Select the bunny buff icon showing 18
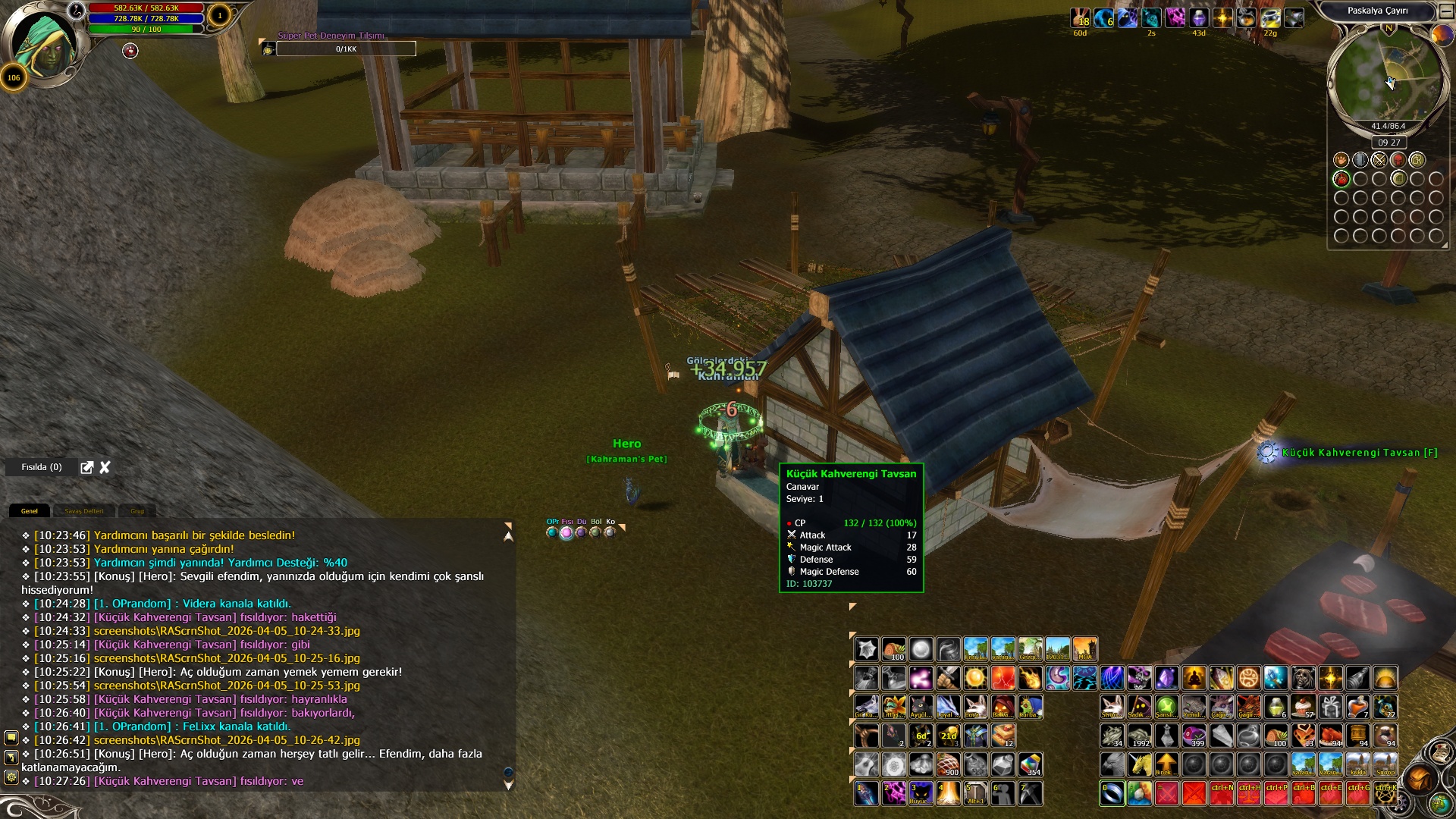 [1080, 17]
